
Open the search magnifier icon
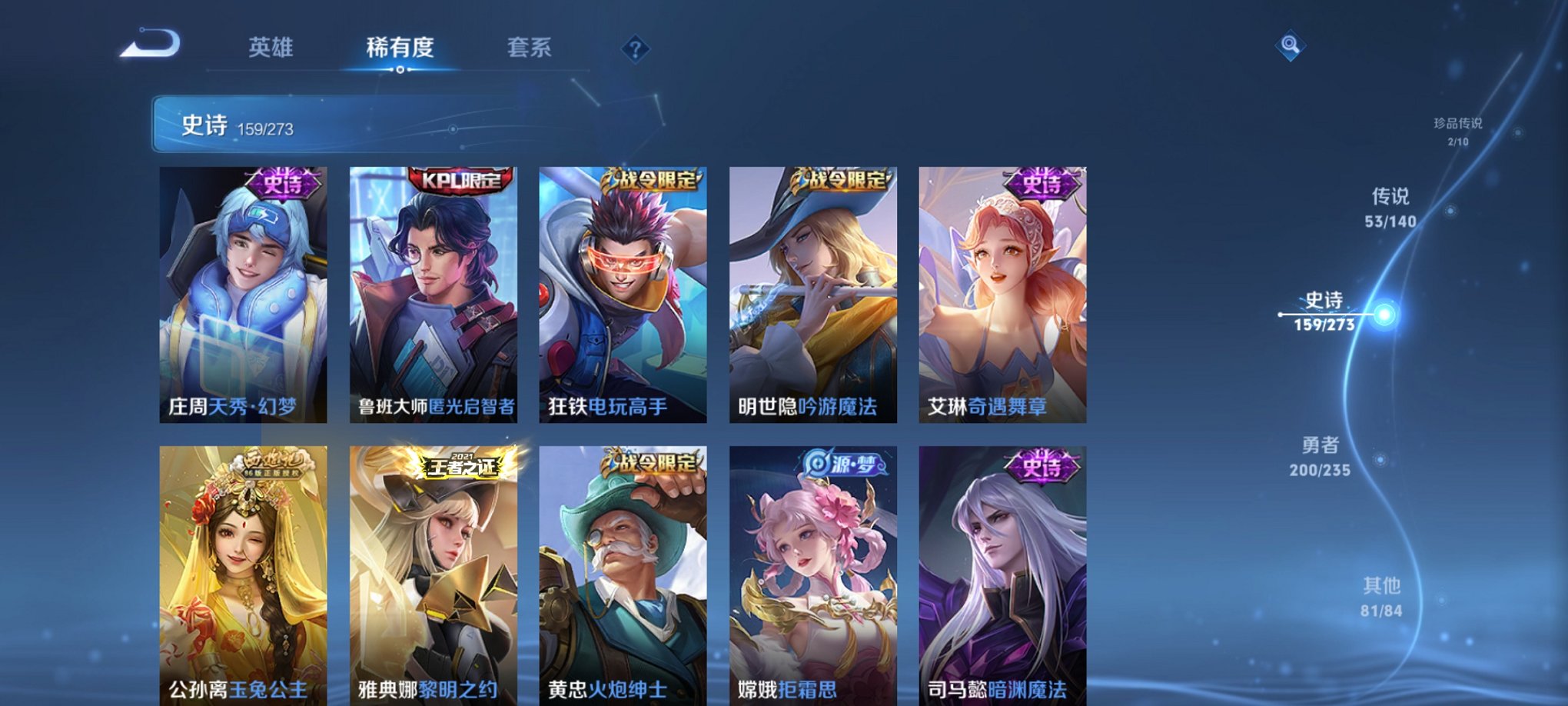click(x=1289, y=44)
